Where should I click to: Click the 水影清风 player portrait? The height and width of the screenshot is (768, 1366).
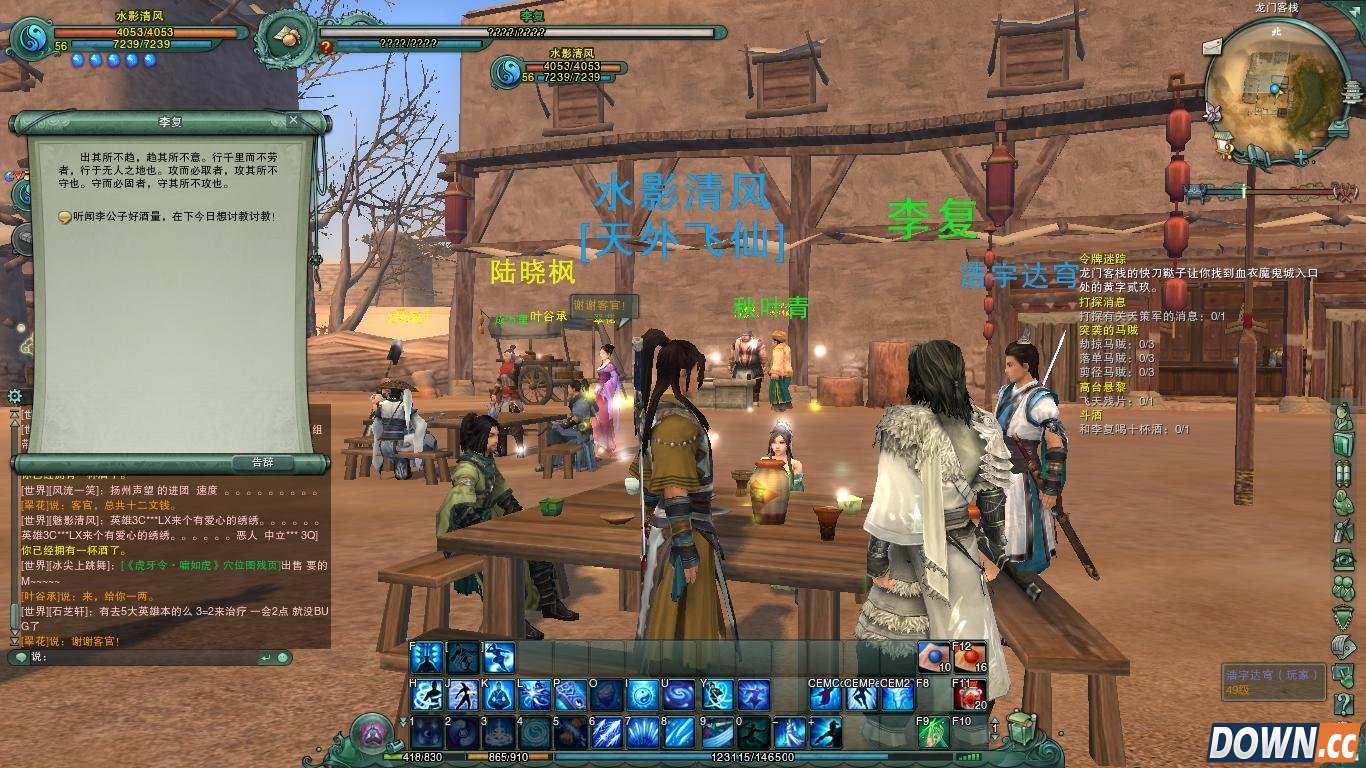(32, 39)
